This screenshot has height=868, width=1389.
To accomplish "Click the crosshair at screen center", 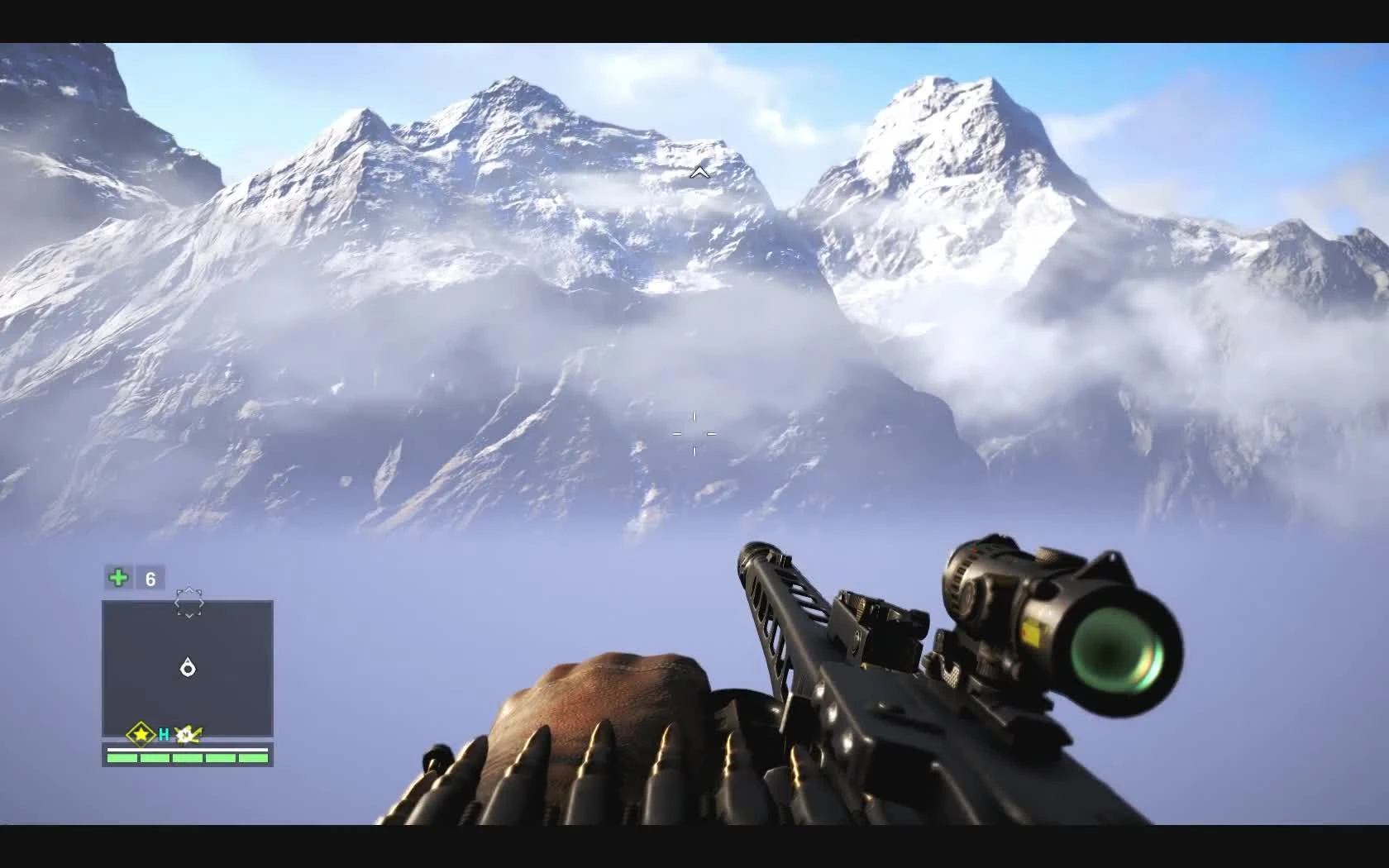I will 694,434.
